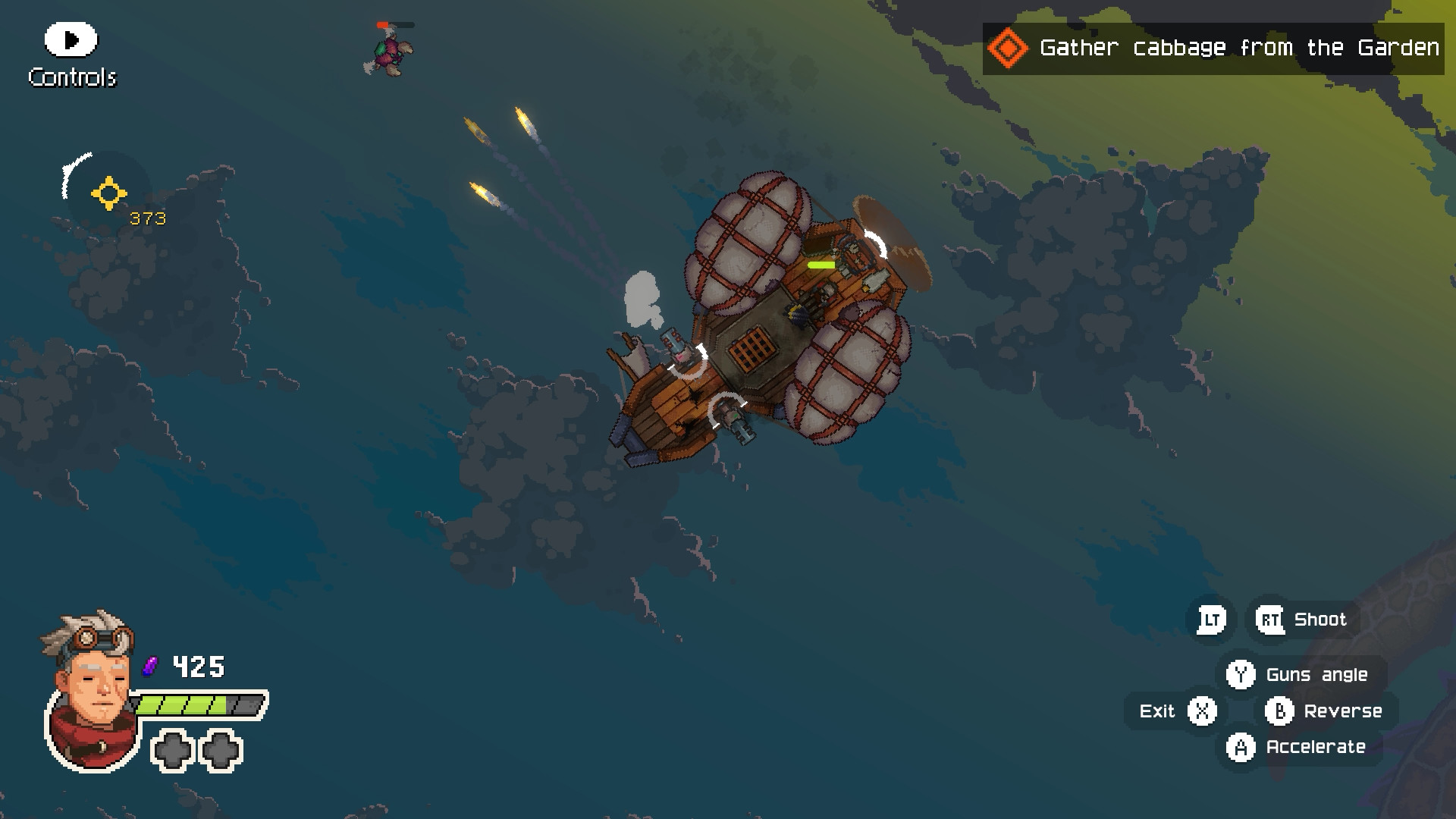Activate the Y Guns angle prompt
Image resolution: width=1456 pixels, height=819 pixels.
pos(1241,673)
